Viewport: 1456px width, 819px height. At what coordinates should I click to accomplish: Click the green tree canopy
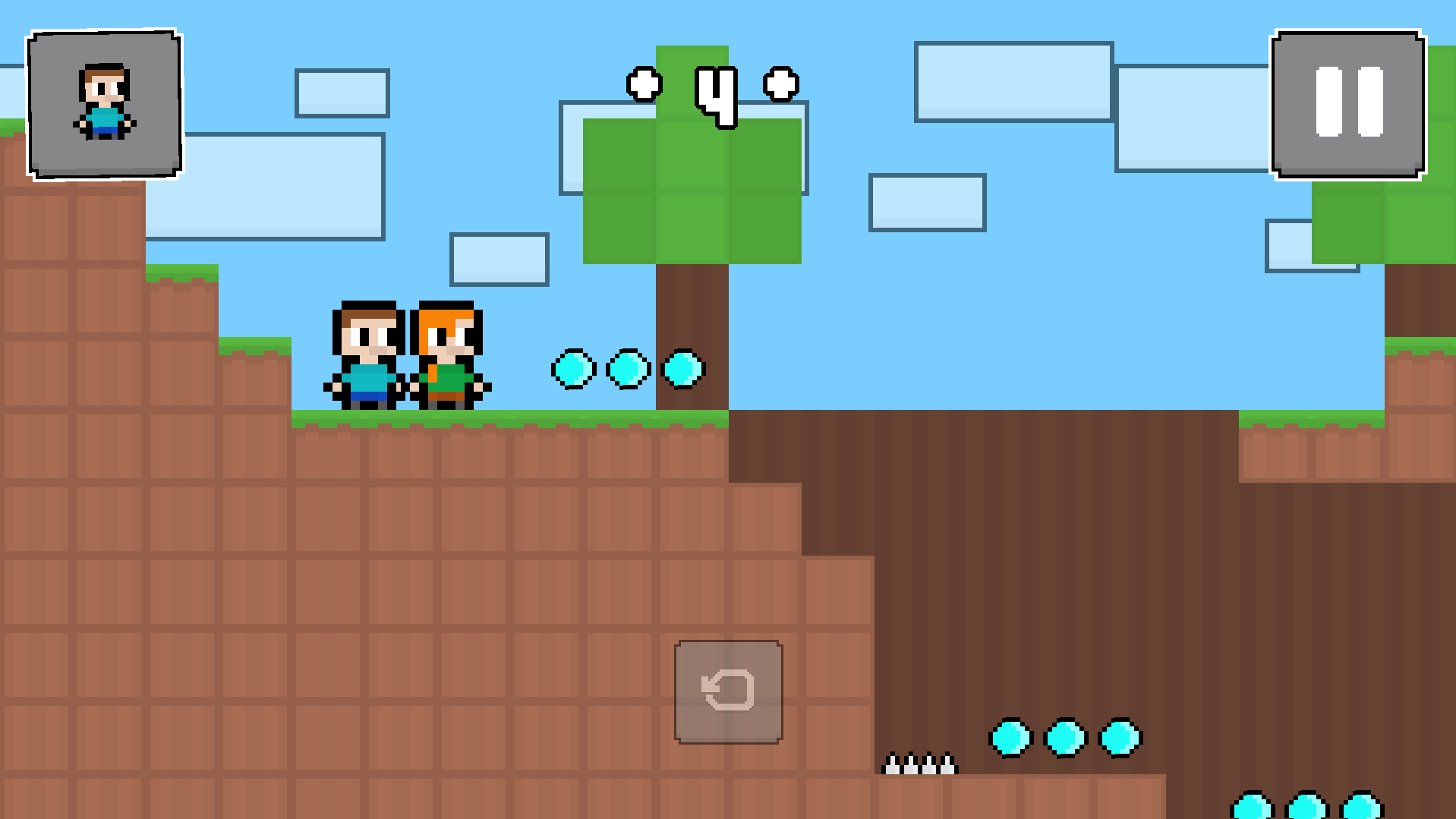click(691, 190)
